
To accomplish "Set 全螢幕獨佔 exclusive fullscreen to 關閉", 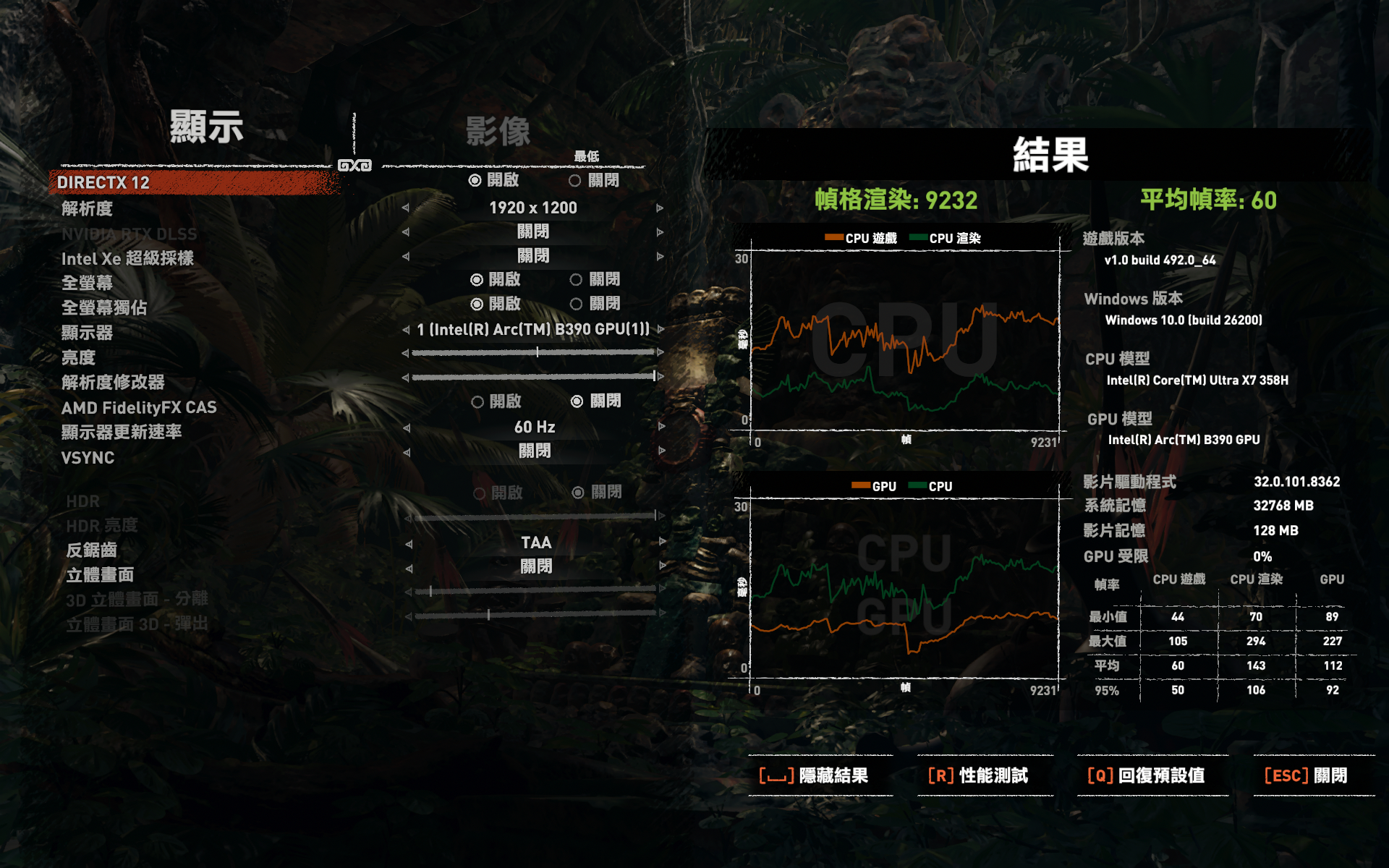I will click(x=577, y=305).
